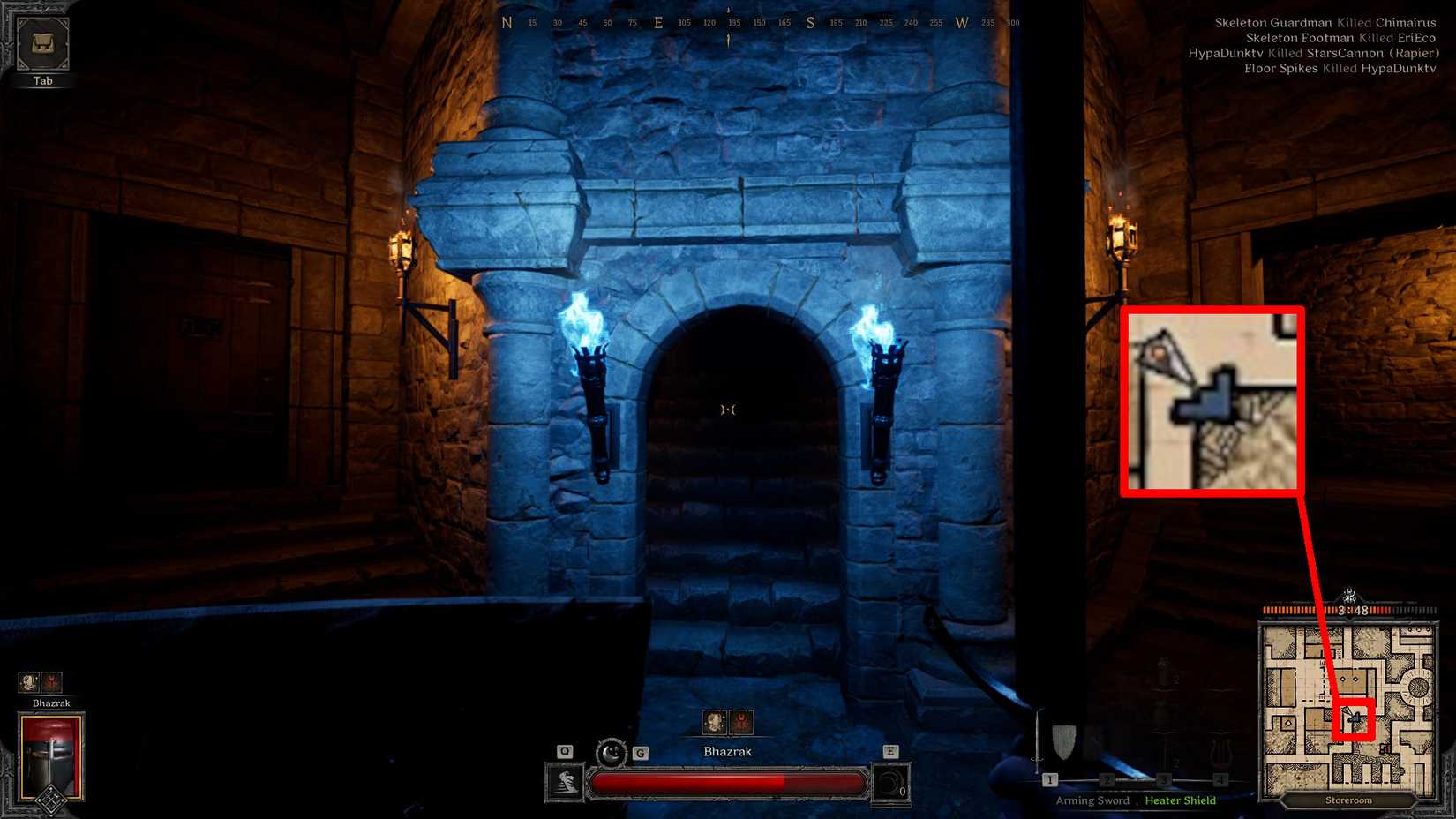Click the Heater Shield green label

(1180, 800)
